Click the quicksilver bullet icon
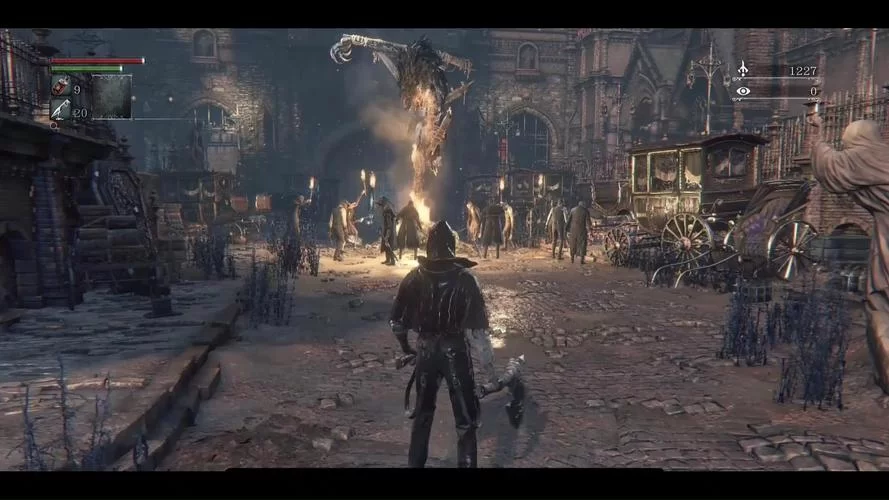 pyautogui.click(x=60, y=110)
